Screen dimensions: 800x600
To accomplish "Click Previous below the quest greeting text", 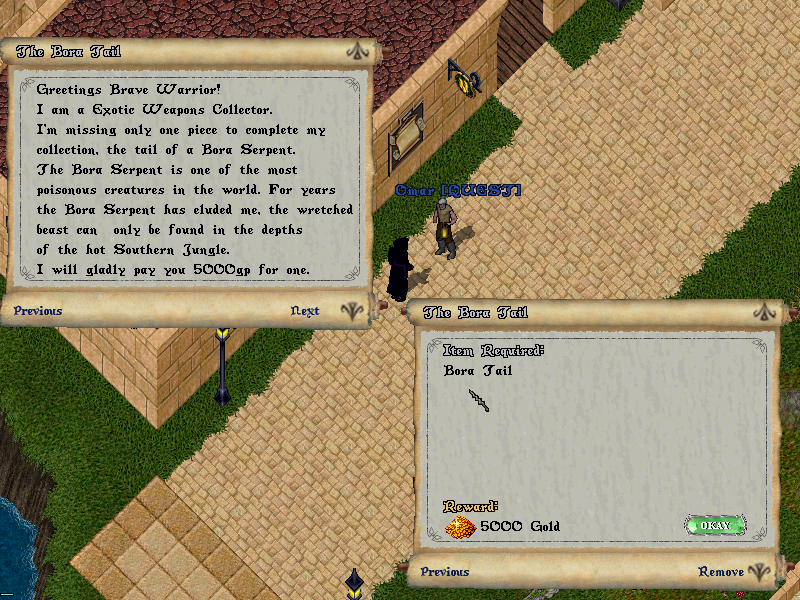I will point(38,311).
